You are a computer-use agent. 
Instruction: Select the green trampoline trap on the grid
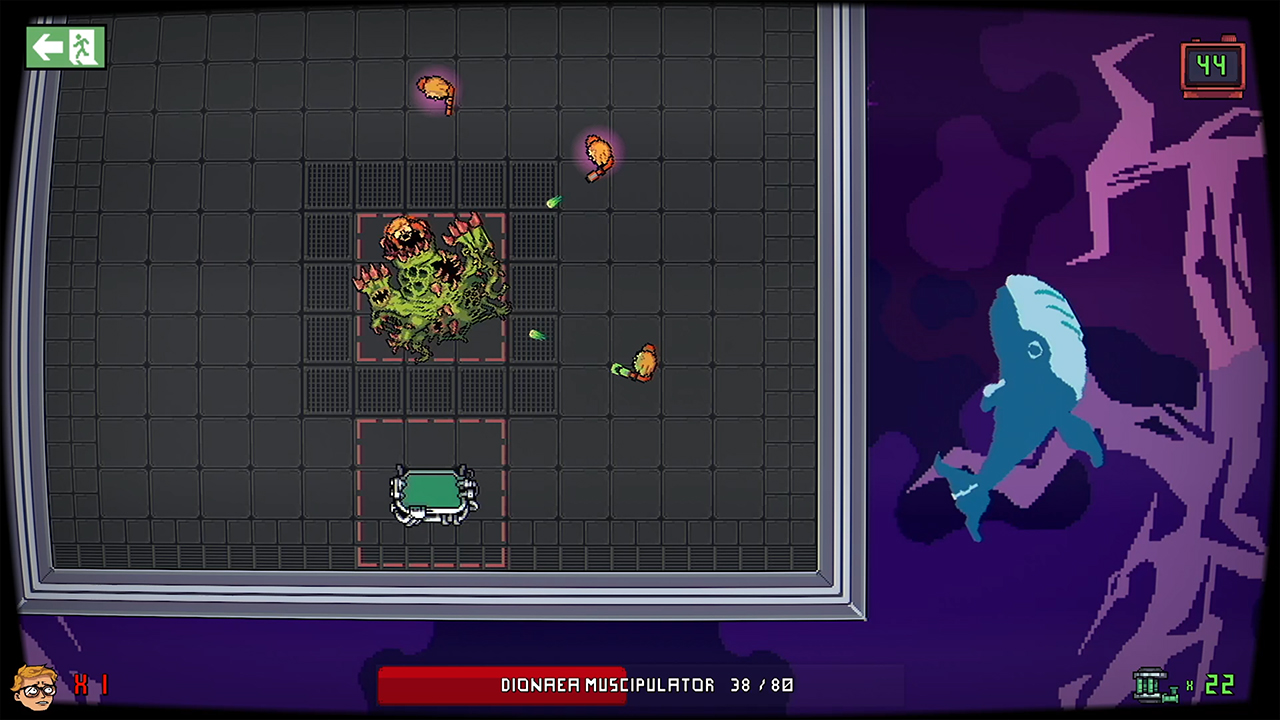point(432,492)
